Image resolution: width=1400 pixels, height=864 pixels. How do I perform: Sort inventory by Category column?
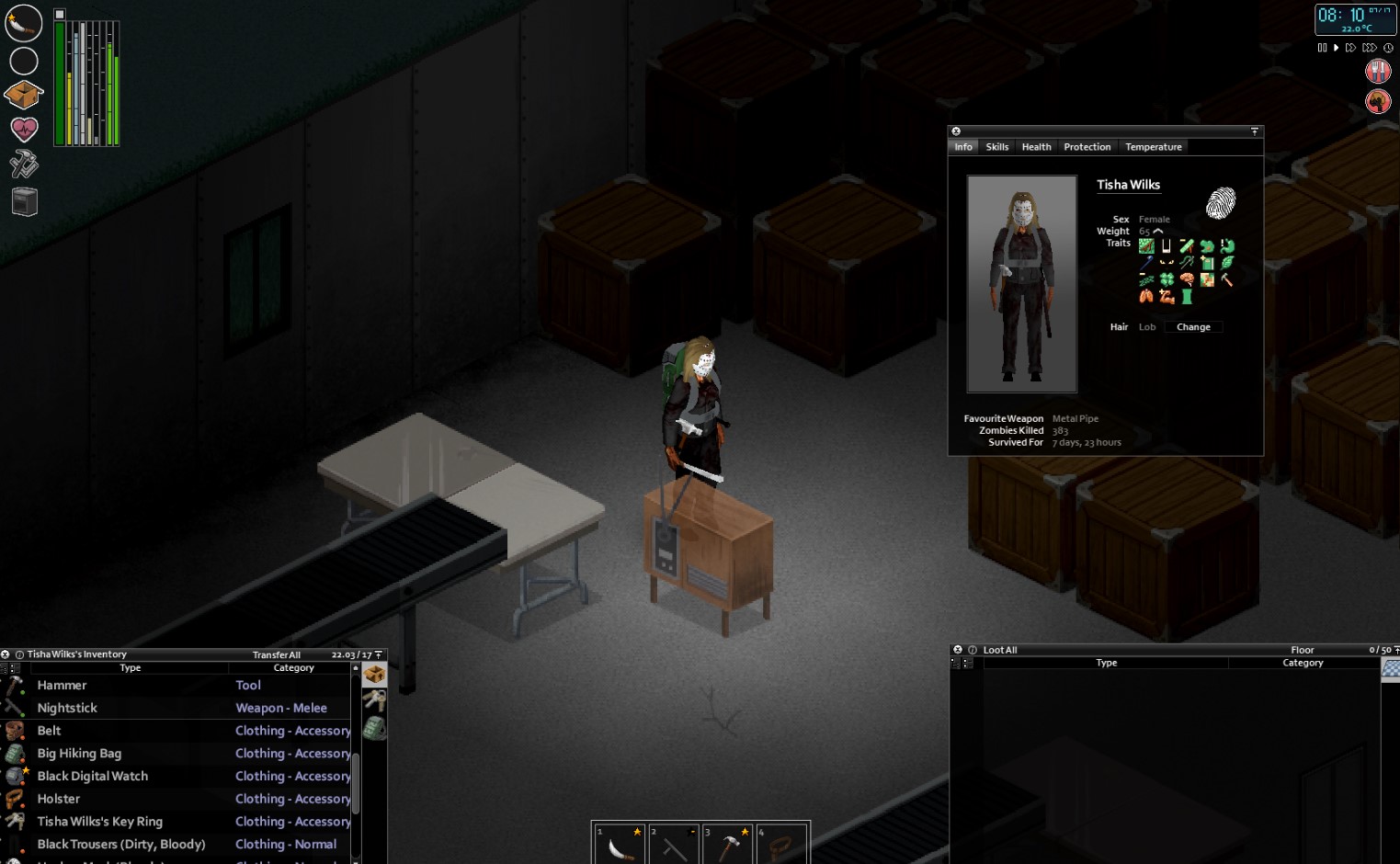click(293, 668)
